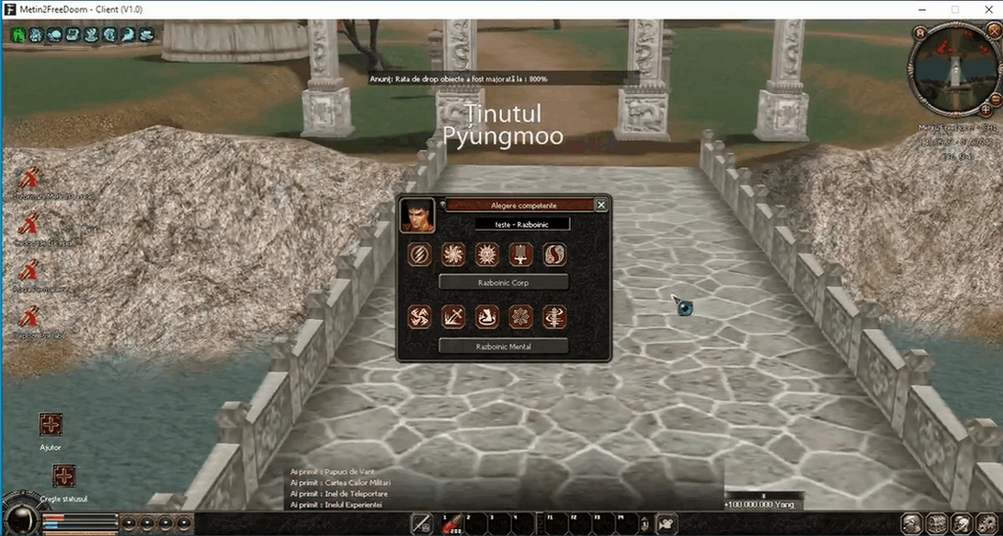This screenshot has height=536, width=1003.
Task: Choose the Razboinic Corp skill path
Action: (x=503, y=282)
